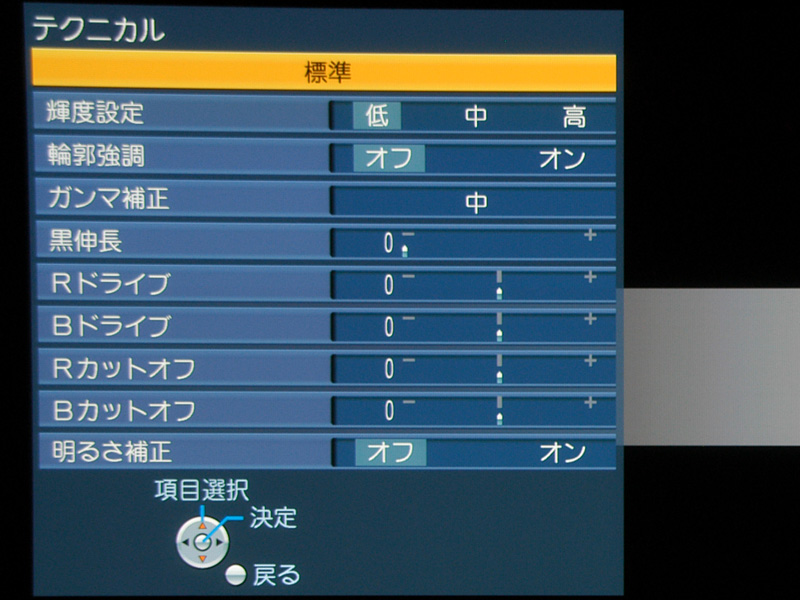Adjust the 黒伸長 slider
Image resolution: width=800 pixels, height=600 pixels.
495,243
